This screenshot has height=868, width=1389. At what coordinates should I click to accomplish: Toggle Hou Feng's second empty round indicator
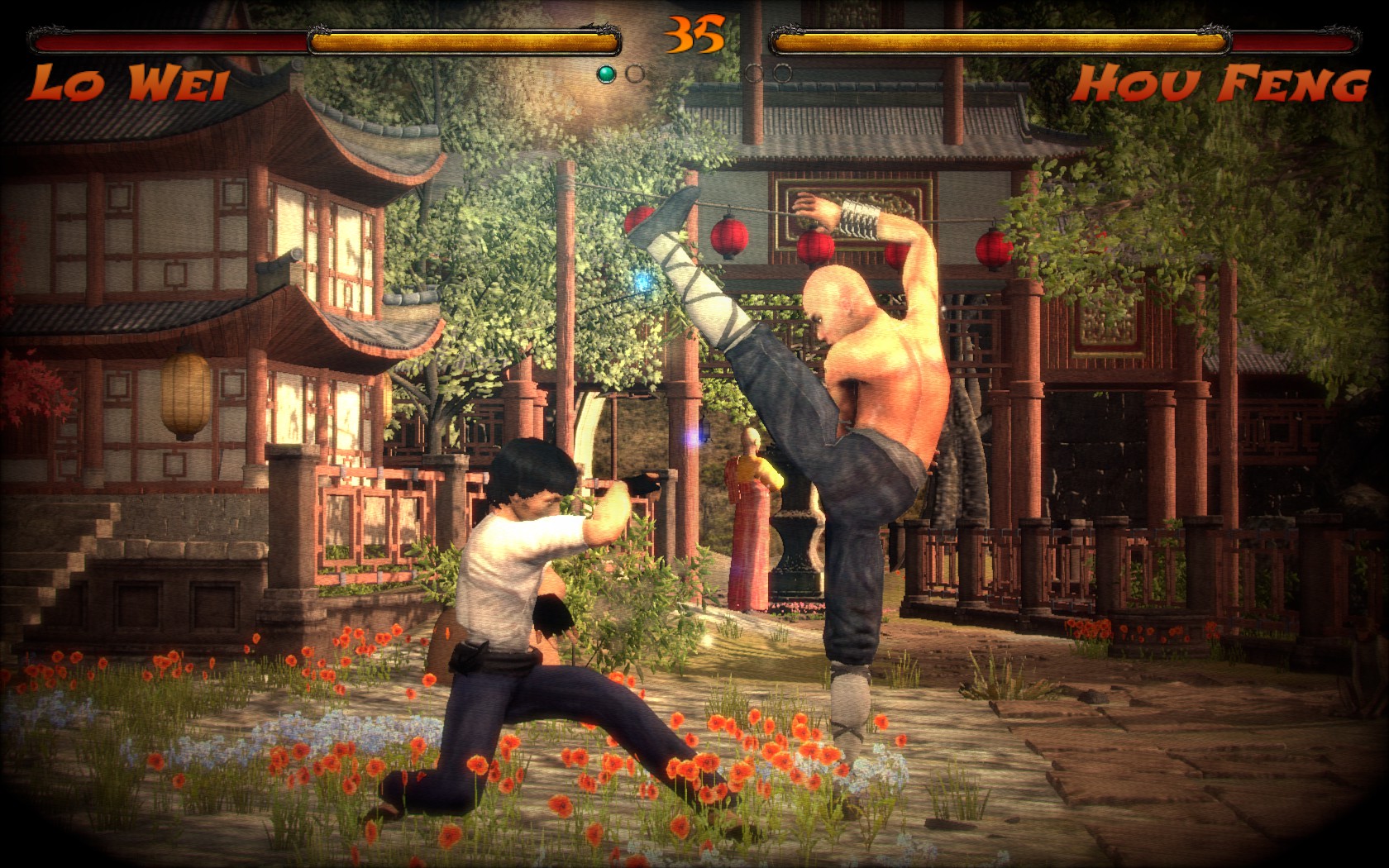[781, 72]
